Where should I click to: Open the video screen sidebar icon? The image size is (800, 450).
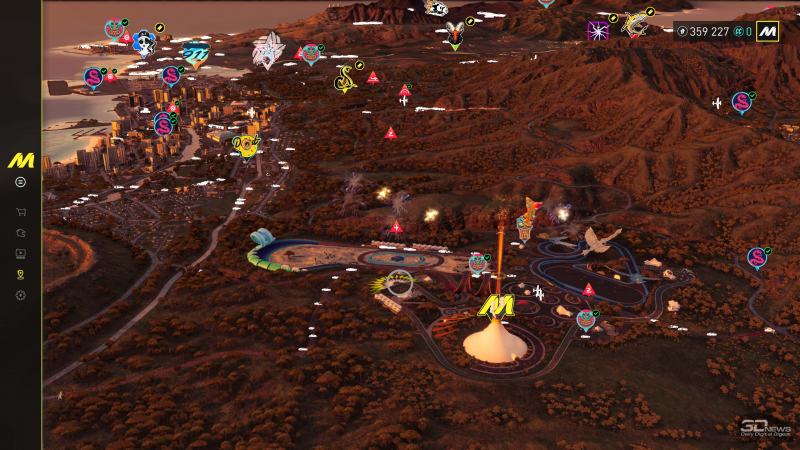pos(20,253)
